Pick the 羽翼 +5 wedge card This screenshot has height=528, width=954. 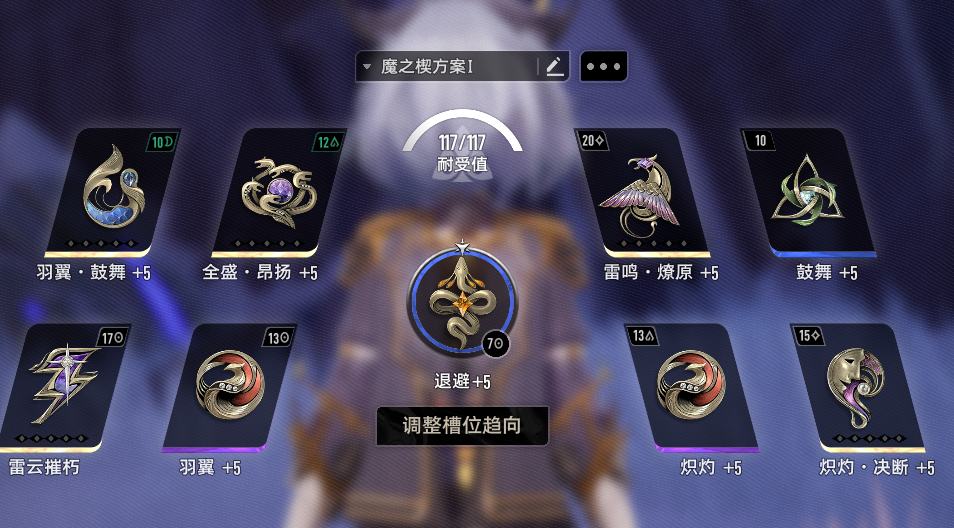point(228,387)
